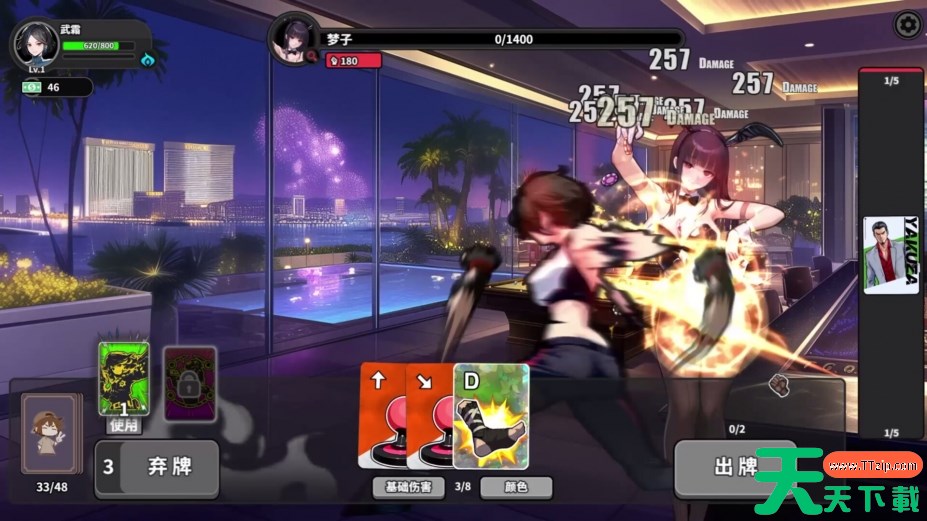Screen dimensions: 927x521
Task: Choose the D kick card
Action: [x=491, y=415]
